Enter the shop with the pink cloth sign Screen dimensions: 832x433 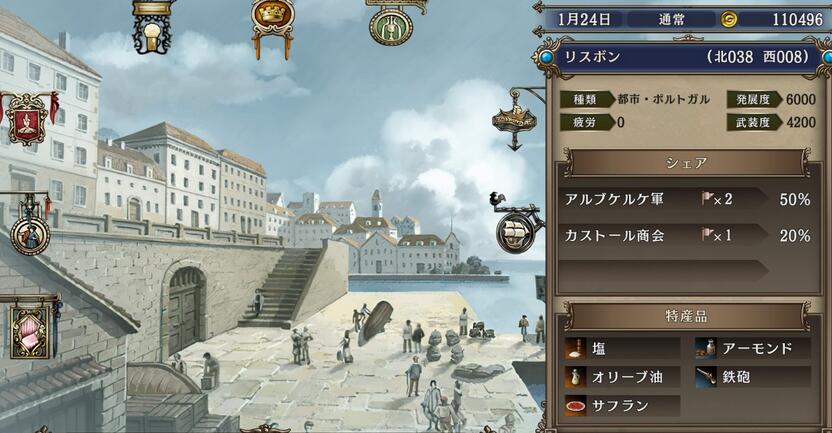click(x=30, y=330)
